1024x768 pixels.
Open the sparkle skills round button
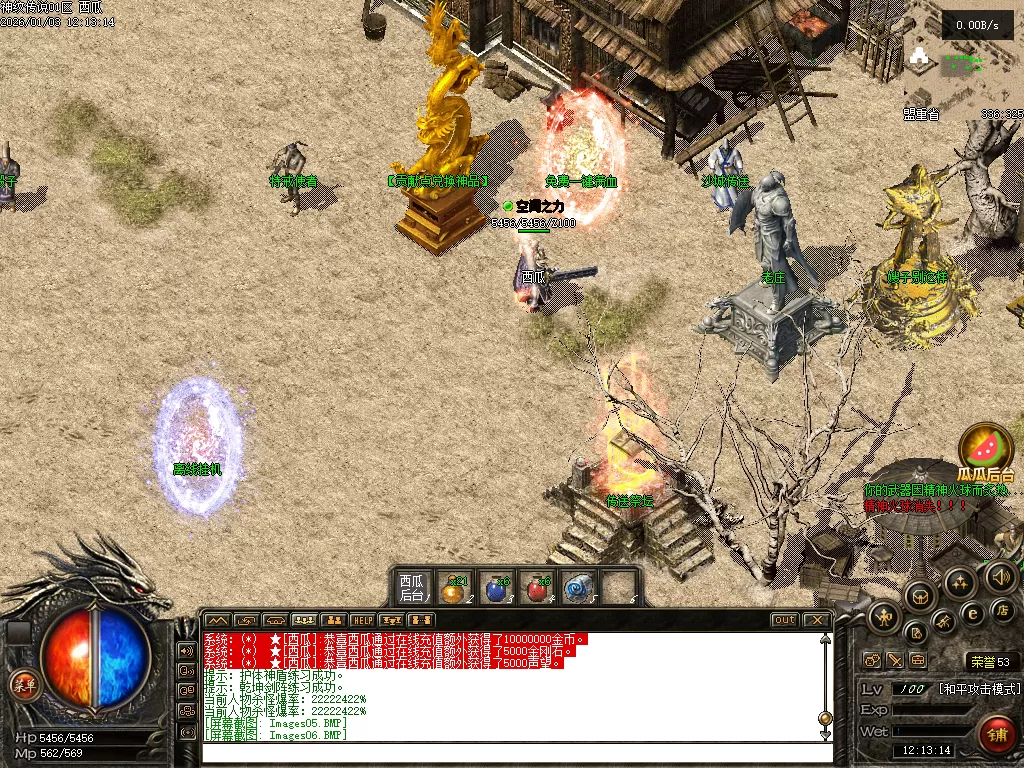pos(960,583)
